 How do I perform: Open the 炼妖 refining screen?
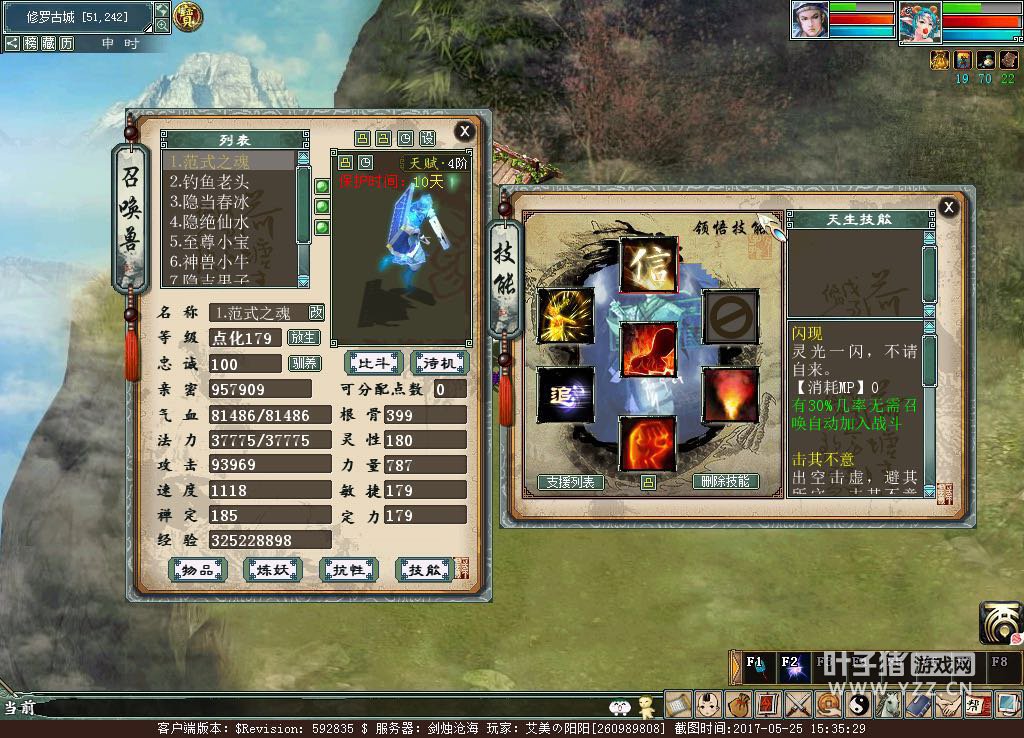272,570
